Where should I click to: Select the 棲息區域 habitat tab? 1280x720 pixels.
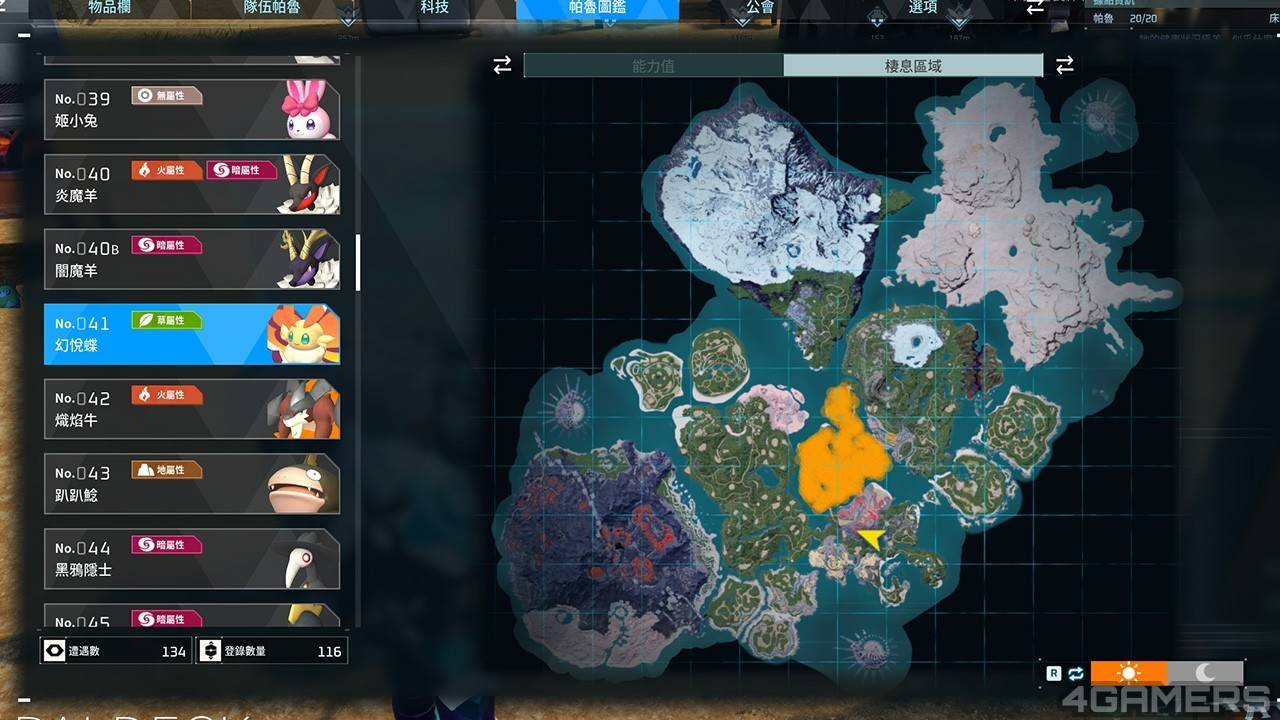point(913,66)
